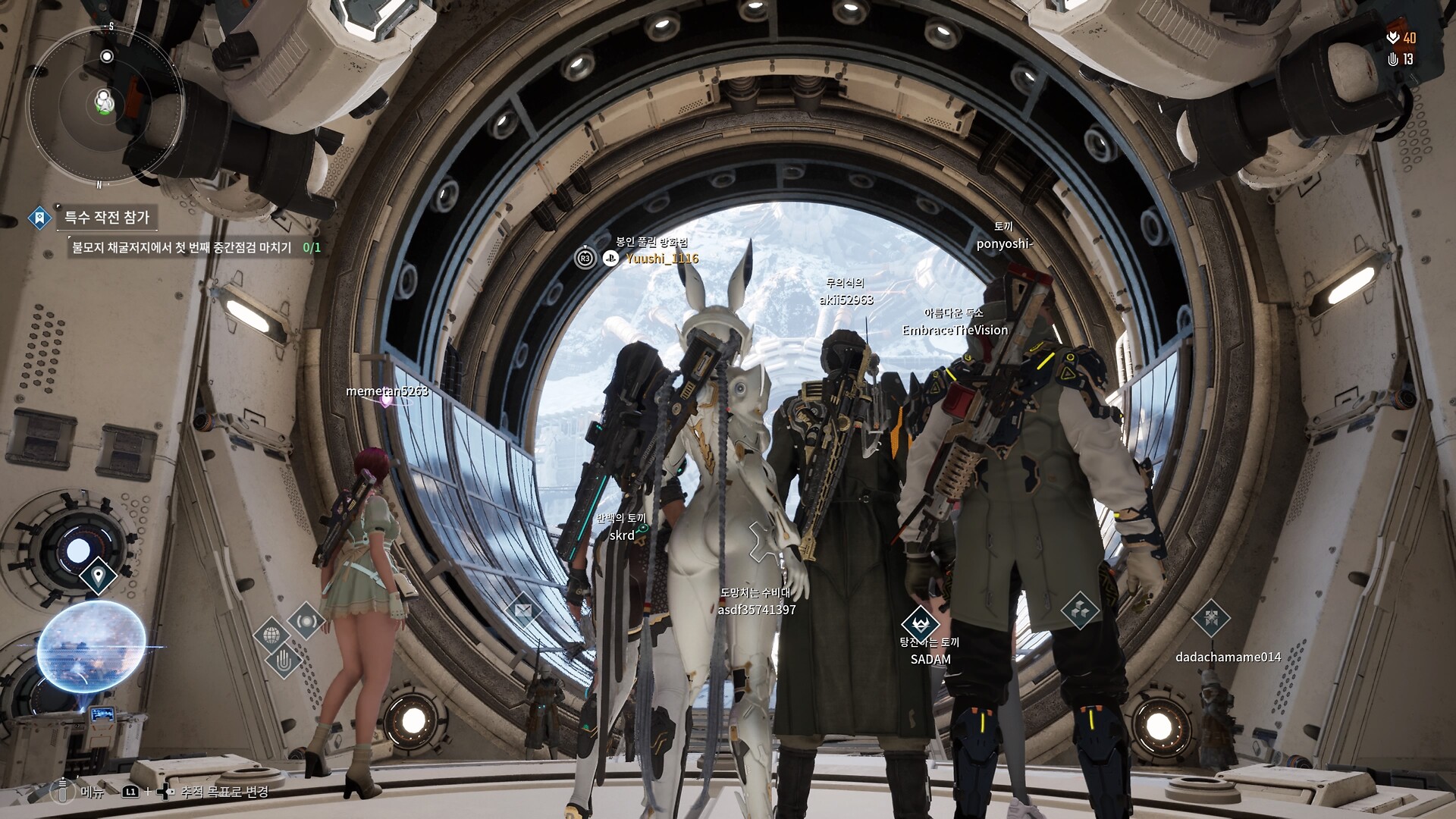Open the circular minimap
The image size is (1456, 819).
tap(105, 105)
